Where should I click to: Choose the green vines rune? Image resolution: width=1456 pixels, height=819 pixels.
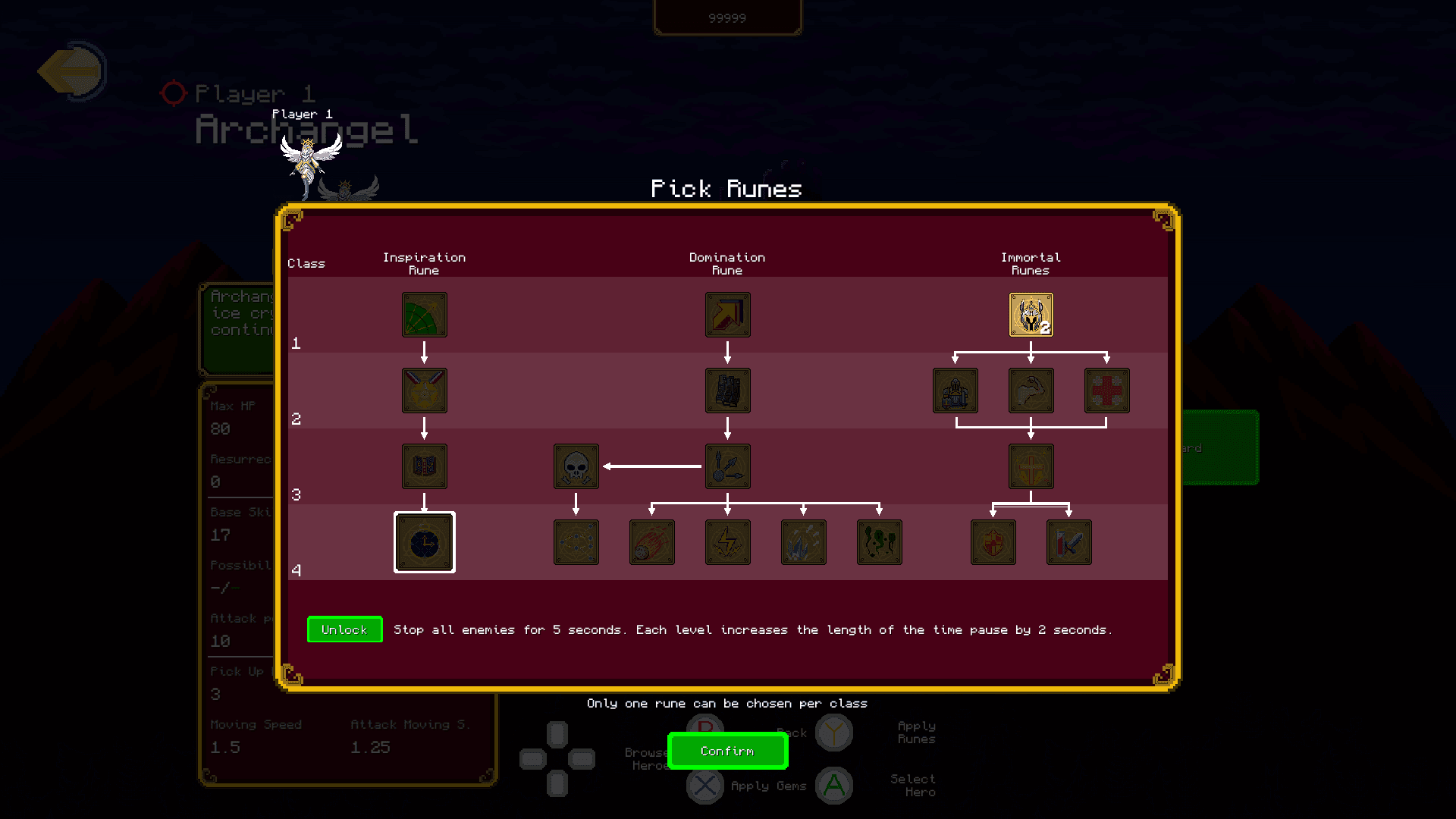click(x=879, y=542)
